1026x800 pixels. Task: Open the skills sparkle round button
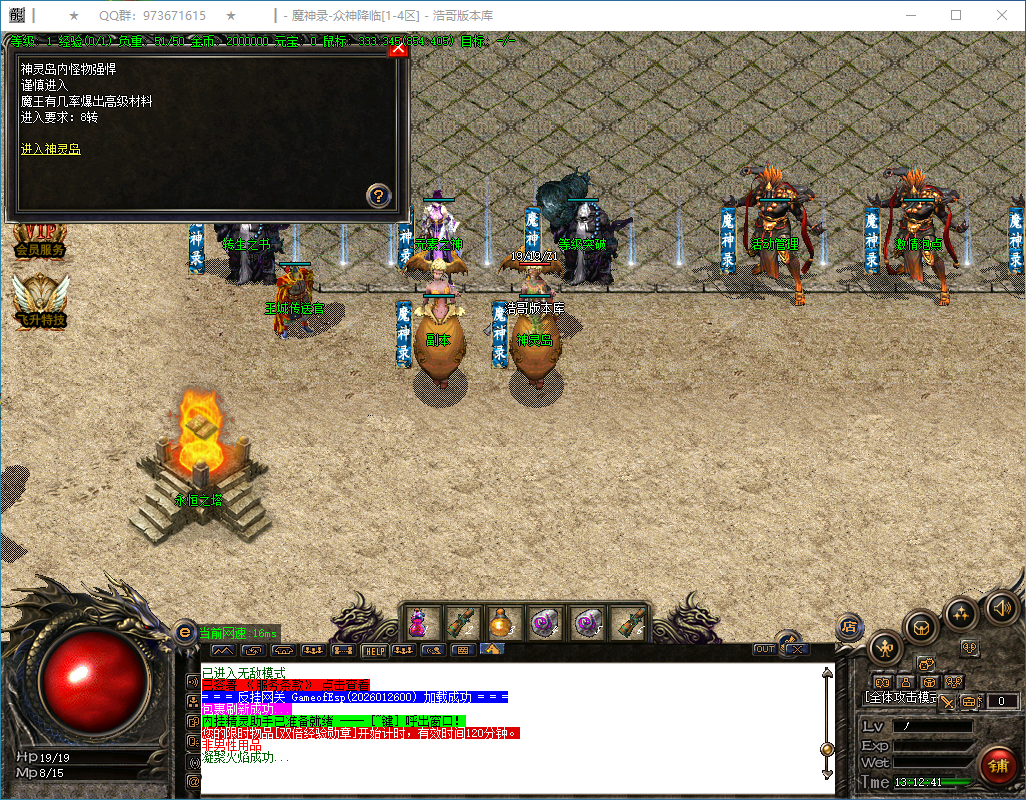coord(961,612)
